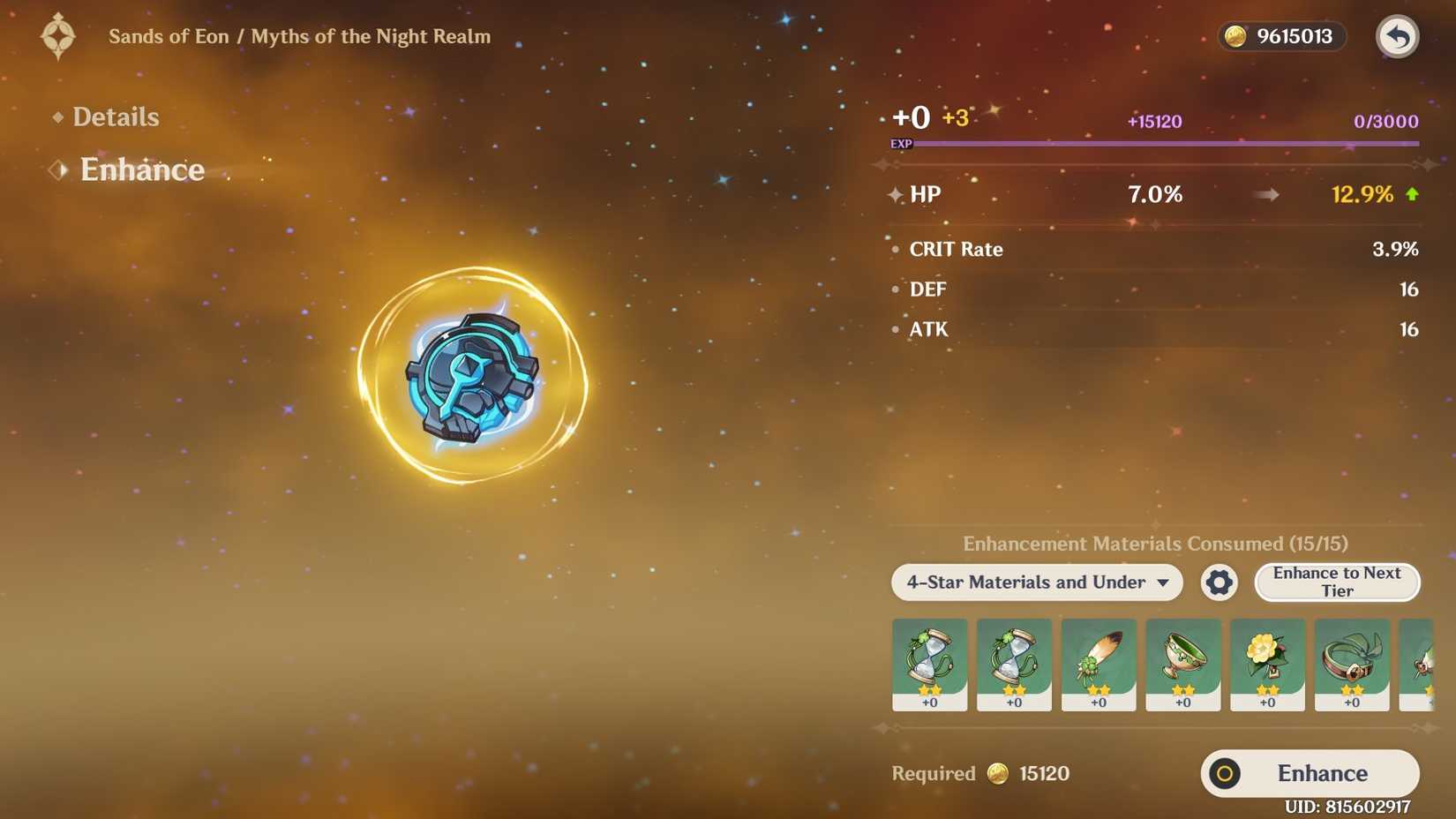Collapse the Enhance section
Image resolution: width=1456 pixels, height=819 pixels.
tap(142, 169)
